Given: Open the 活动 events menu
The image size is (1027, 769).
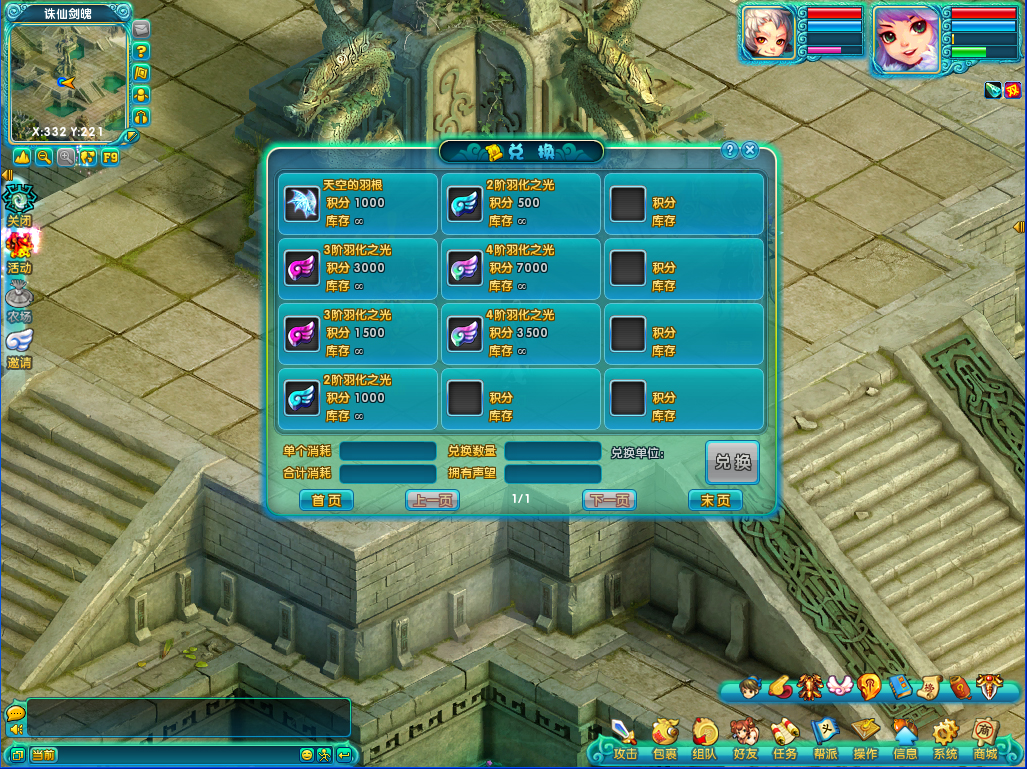Looking at the screenshot, I should pos(20,251).
